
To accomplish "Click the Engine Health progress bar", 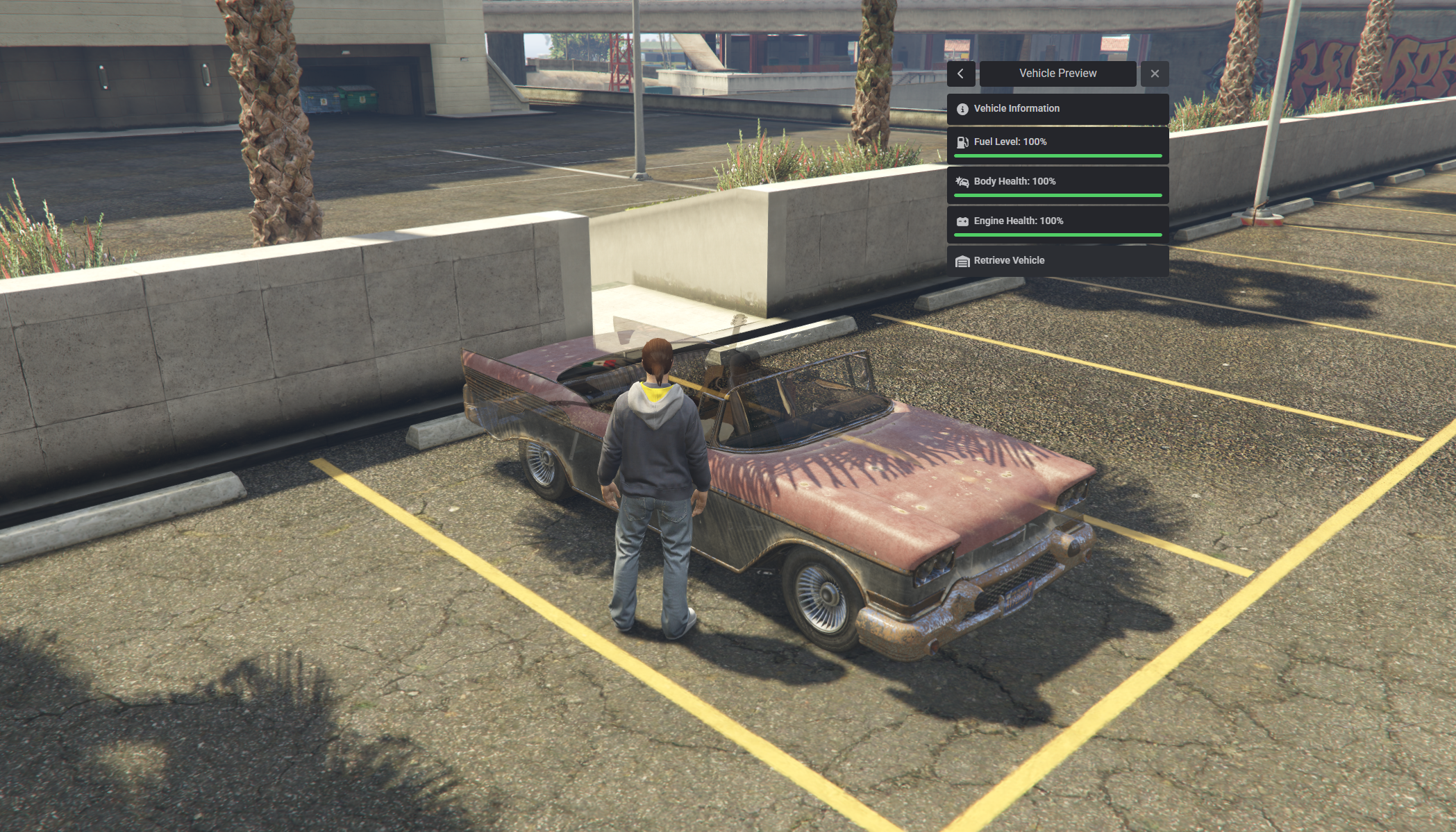I will point(1057,235).
